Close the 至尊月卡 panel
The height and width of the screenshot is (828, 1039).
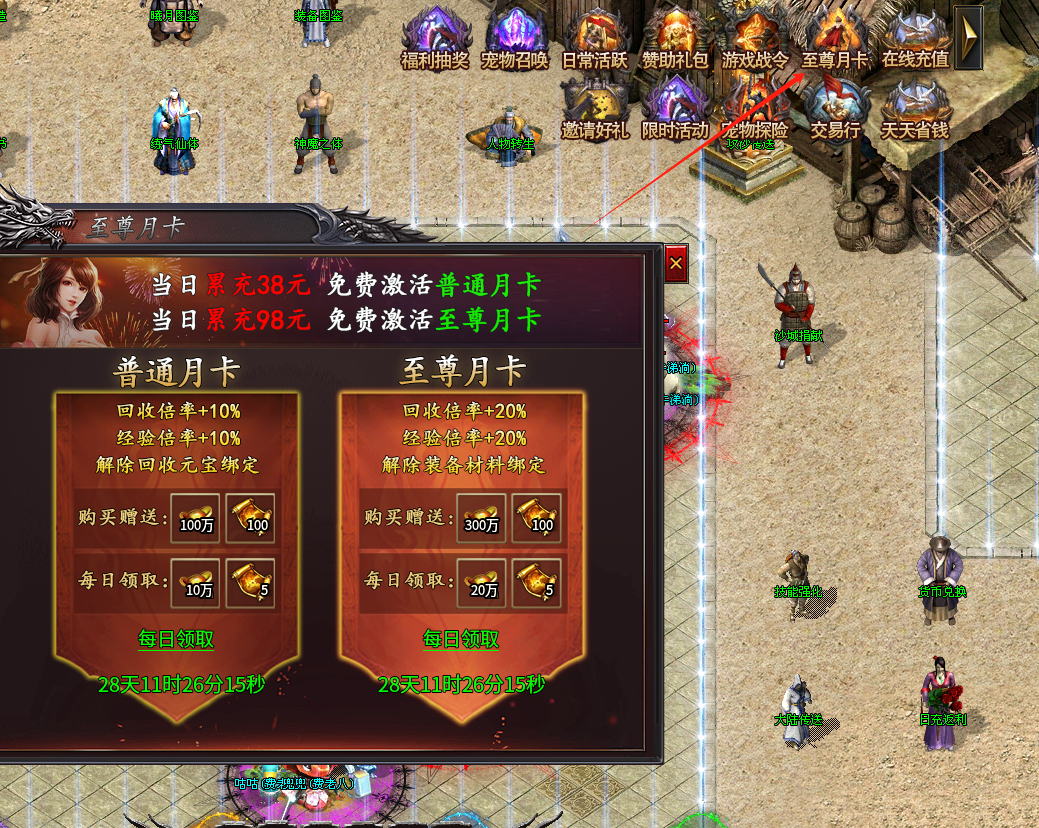click(x=676, y=264)
